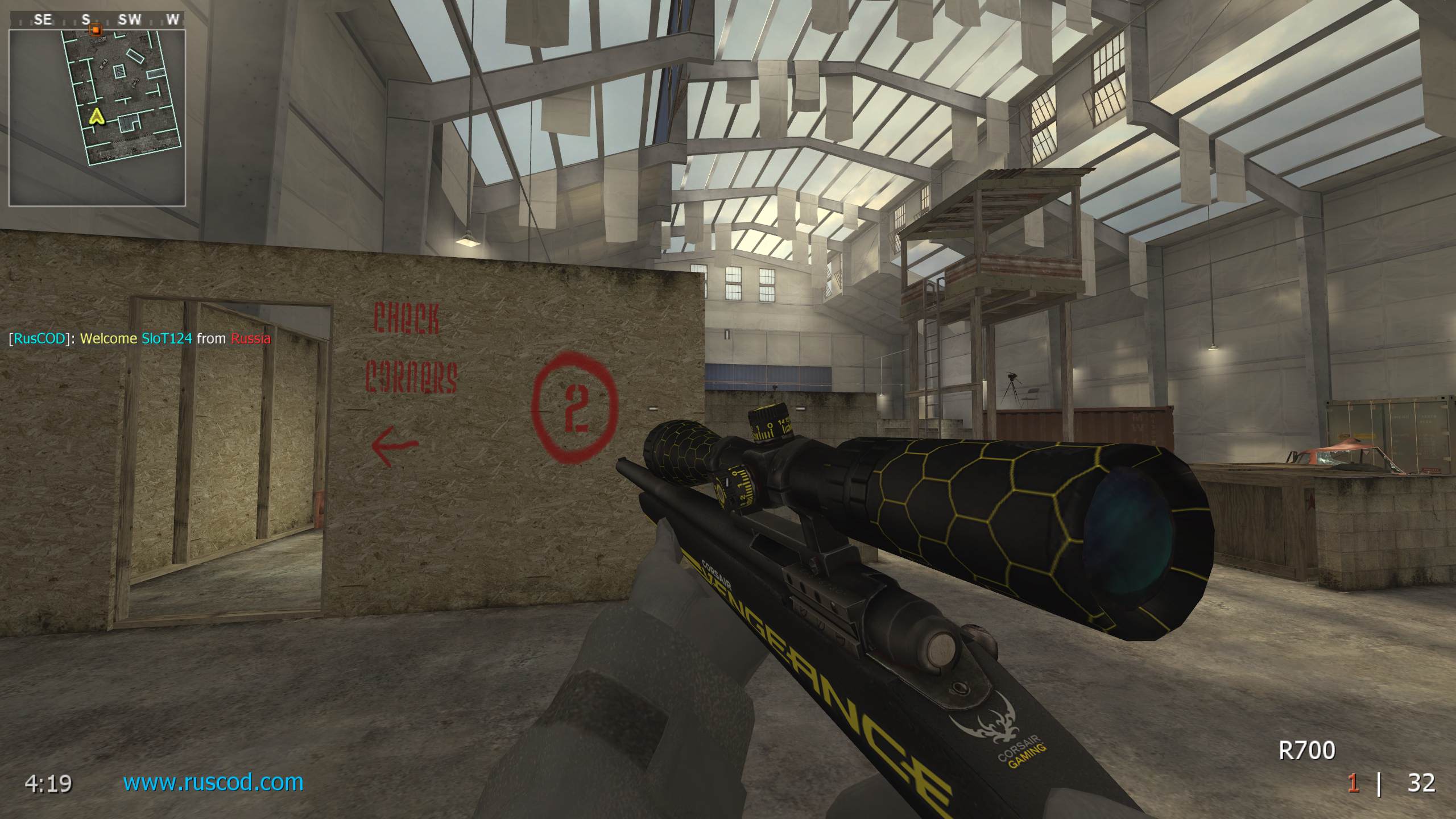Expand the SW compass heading
The width and height of the screenshot is (1456, 819).
(130, 19)
